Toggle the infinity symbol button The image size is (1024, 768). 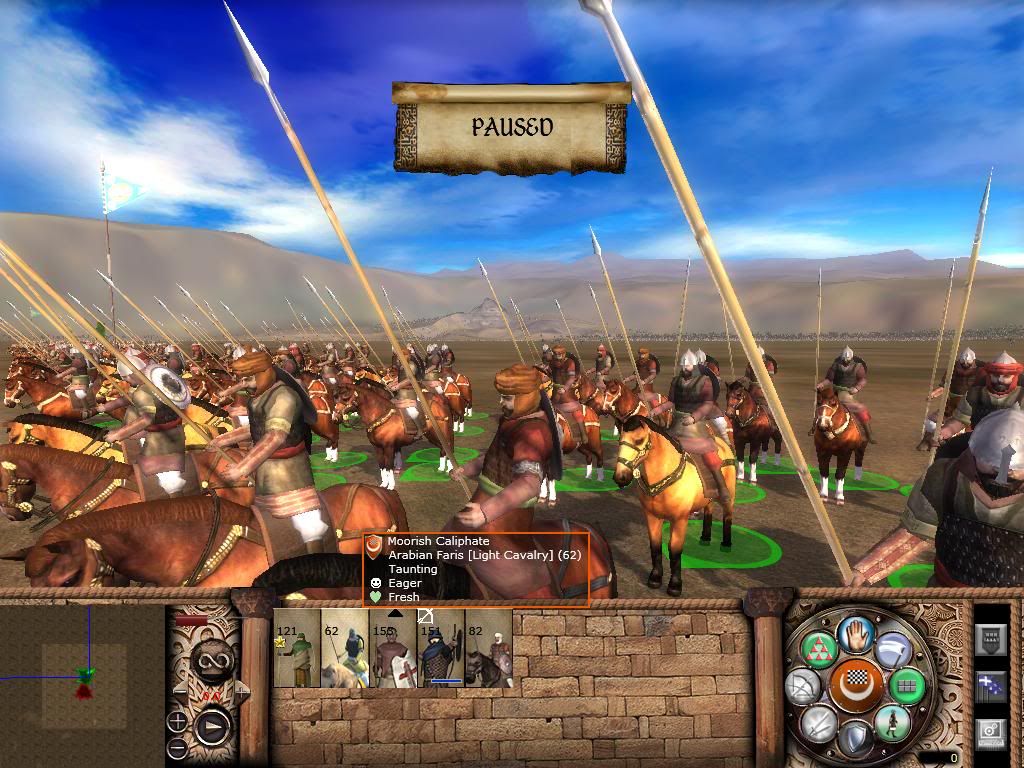click(x=213, y=658)
